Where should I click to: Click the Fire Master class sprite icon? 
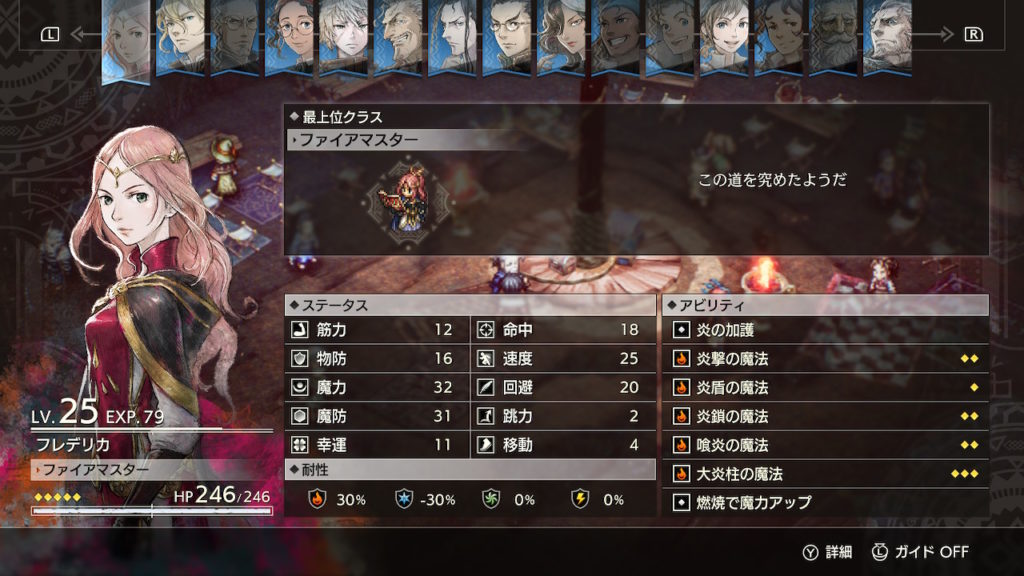(411, 200)
